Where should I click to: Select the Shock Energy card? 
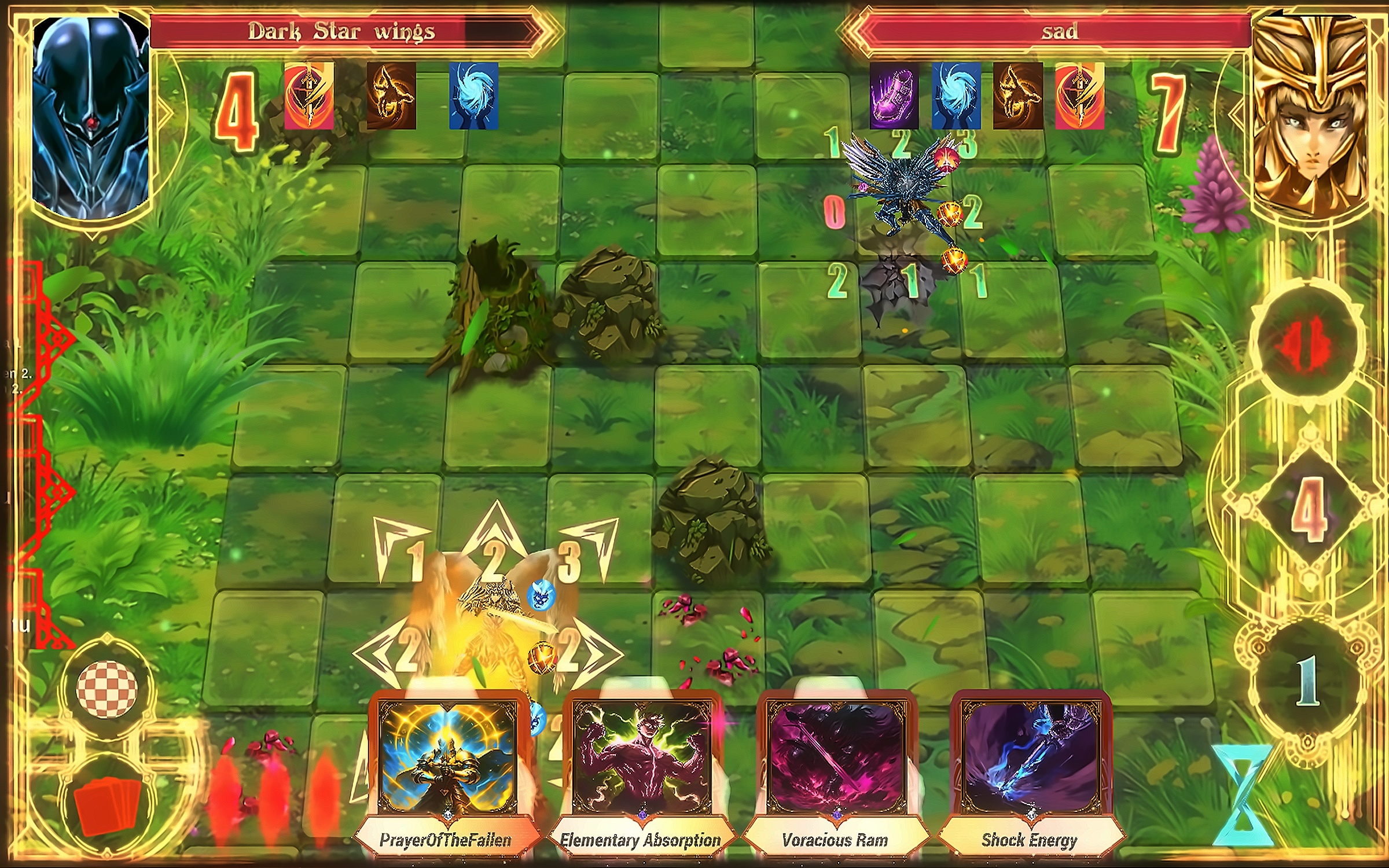coord(1030,770)
